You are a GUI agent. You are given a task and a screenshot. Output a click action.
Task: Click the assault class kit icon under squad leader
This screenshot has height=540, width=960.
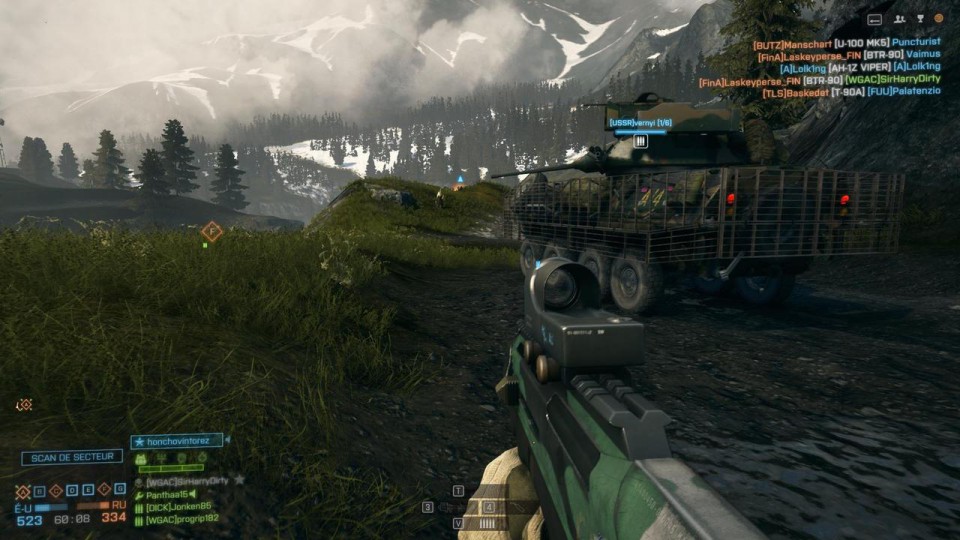tap(141, 459)
